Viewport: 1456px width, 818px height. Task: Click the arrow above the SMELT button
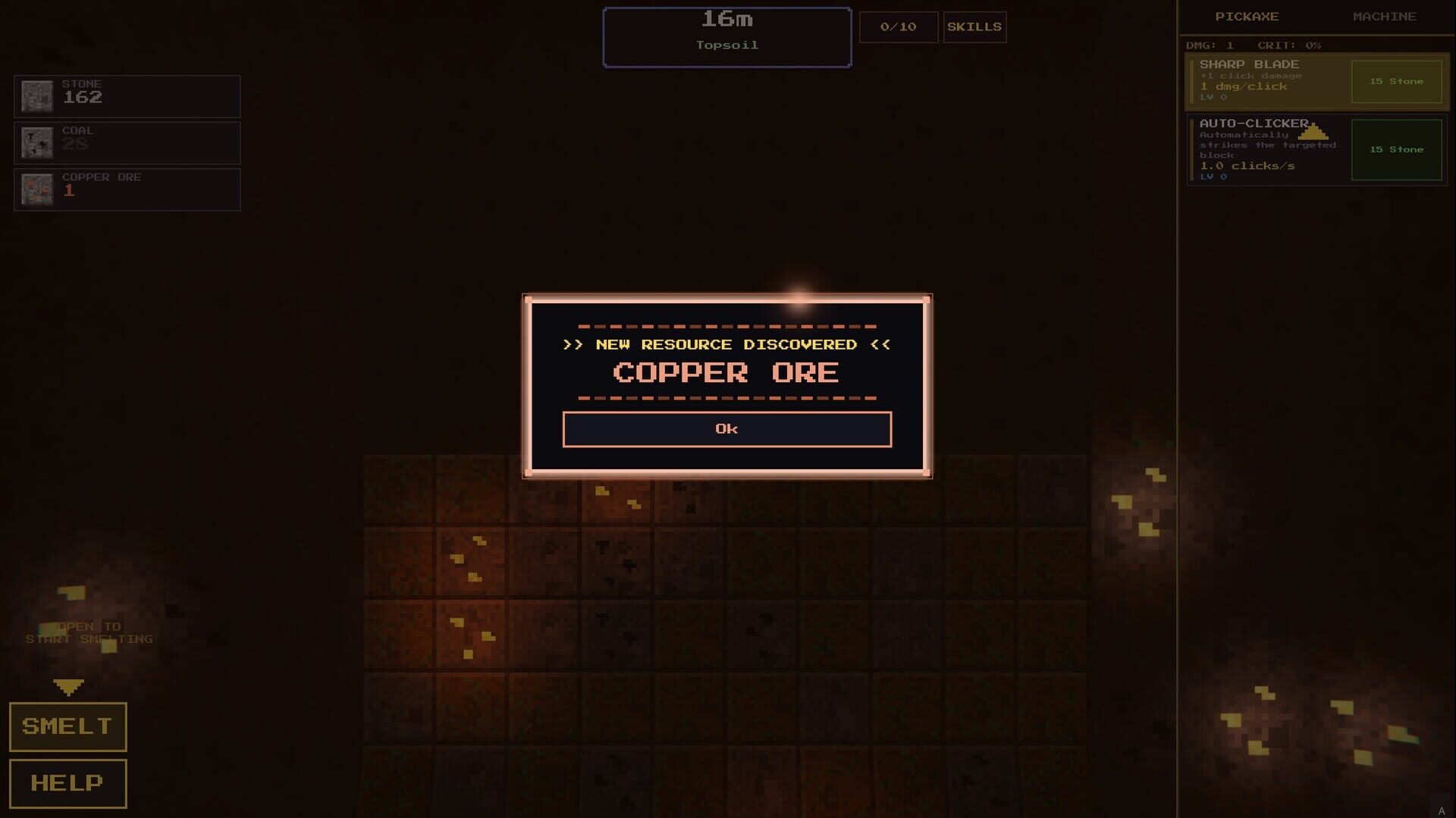click(x=68, y=688)
